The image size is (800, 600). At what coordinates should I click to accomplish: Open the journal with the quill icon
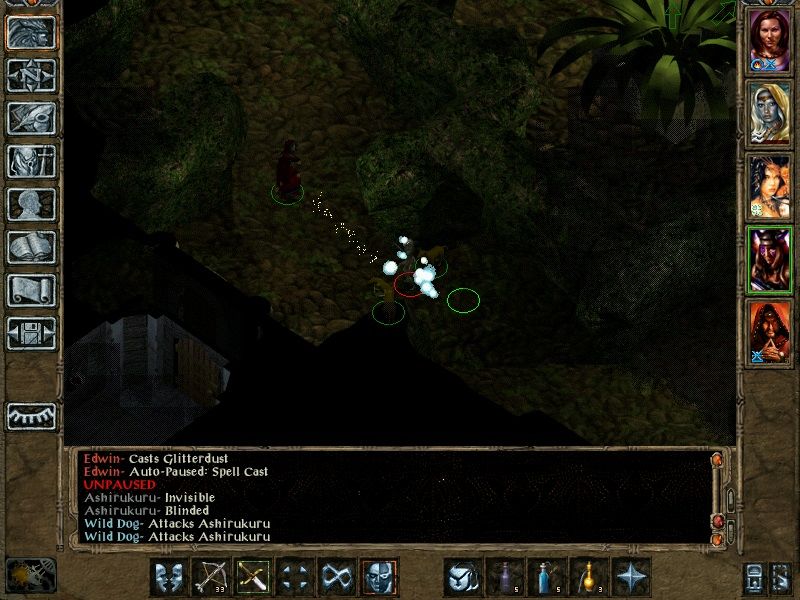(31, 118)
